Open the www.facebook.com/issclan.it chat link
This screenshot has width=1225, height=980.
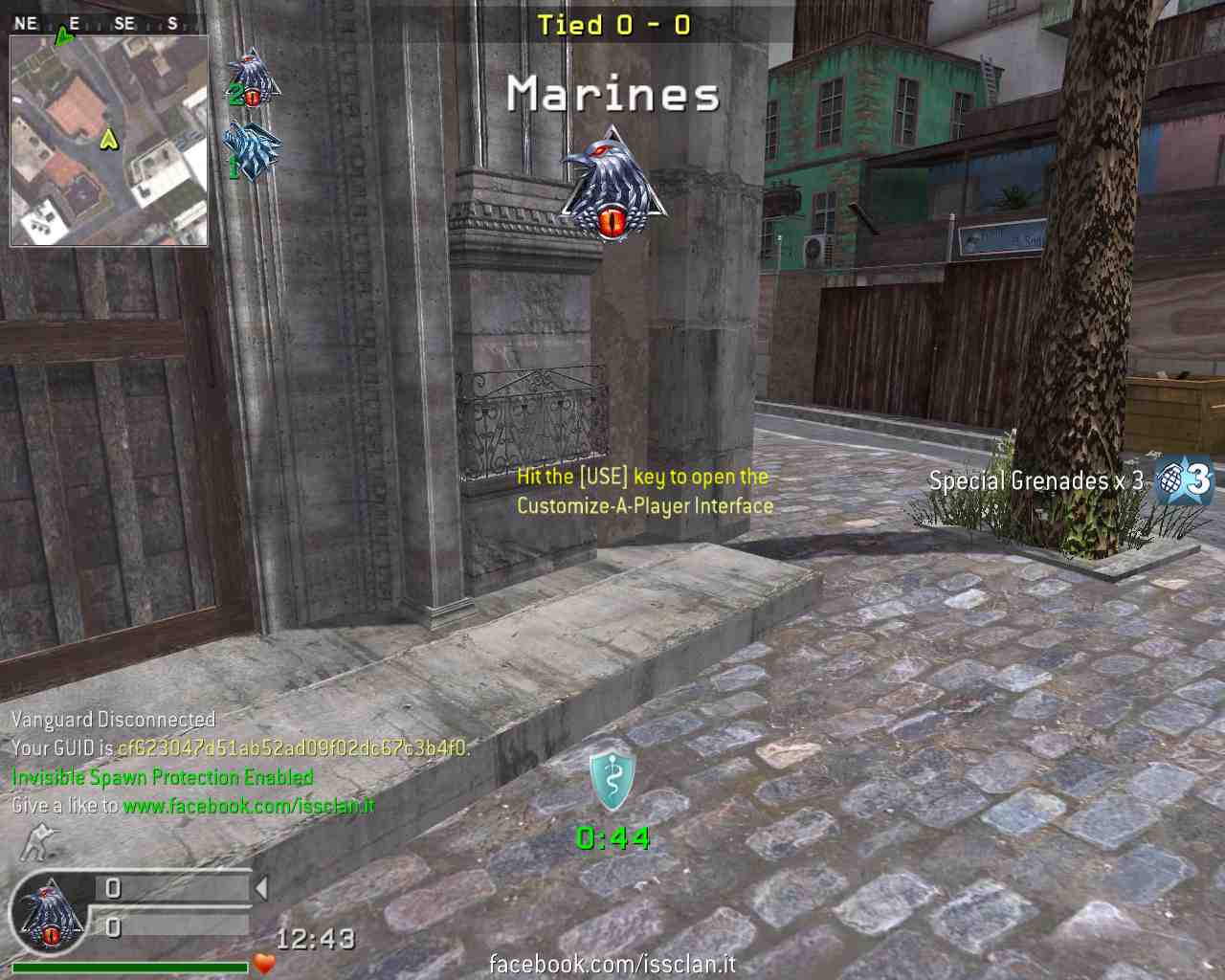tap(249, 806)
